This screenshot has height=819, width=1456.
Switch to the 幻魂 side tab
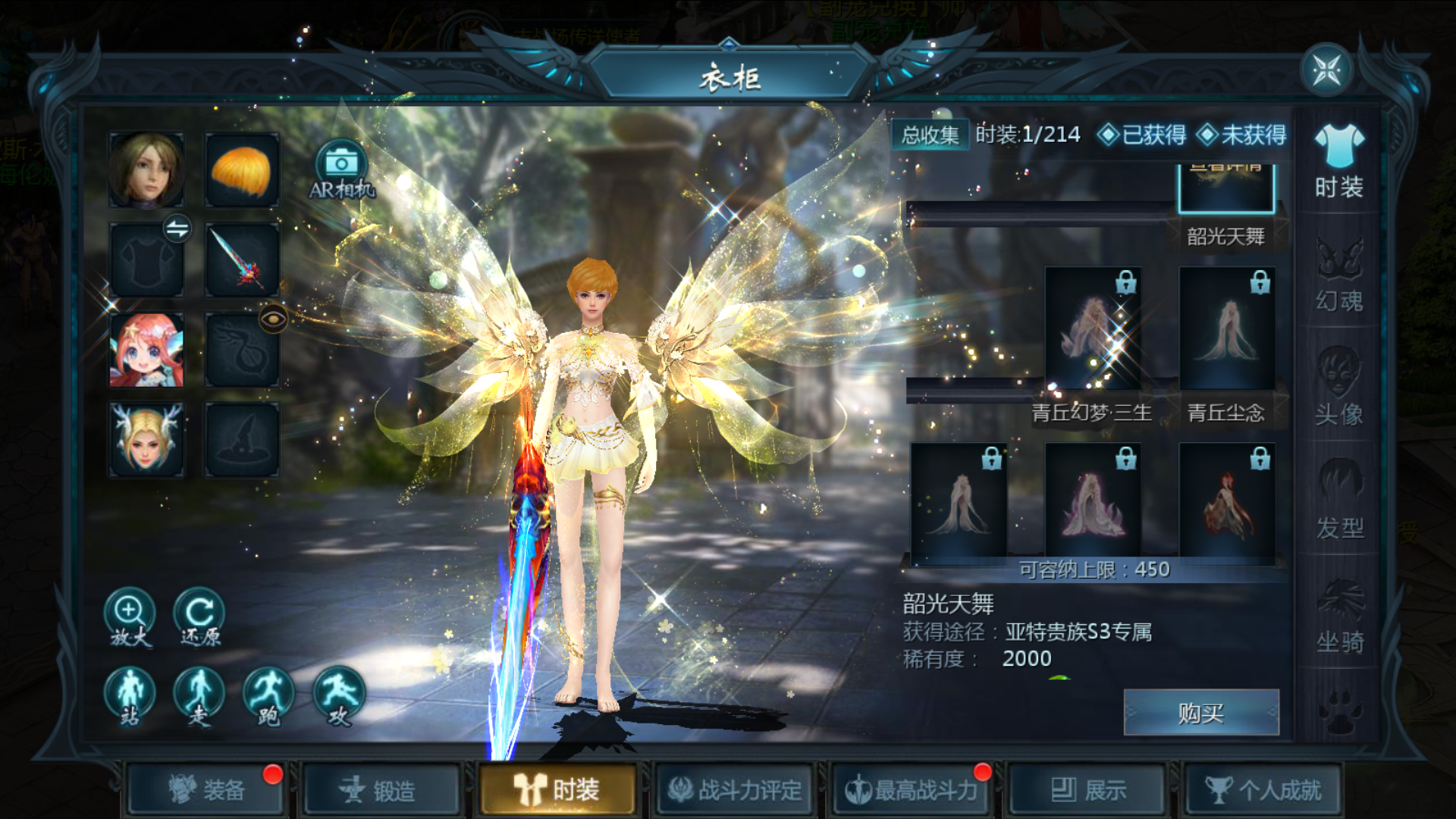[1338, 275]
